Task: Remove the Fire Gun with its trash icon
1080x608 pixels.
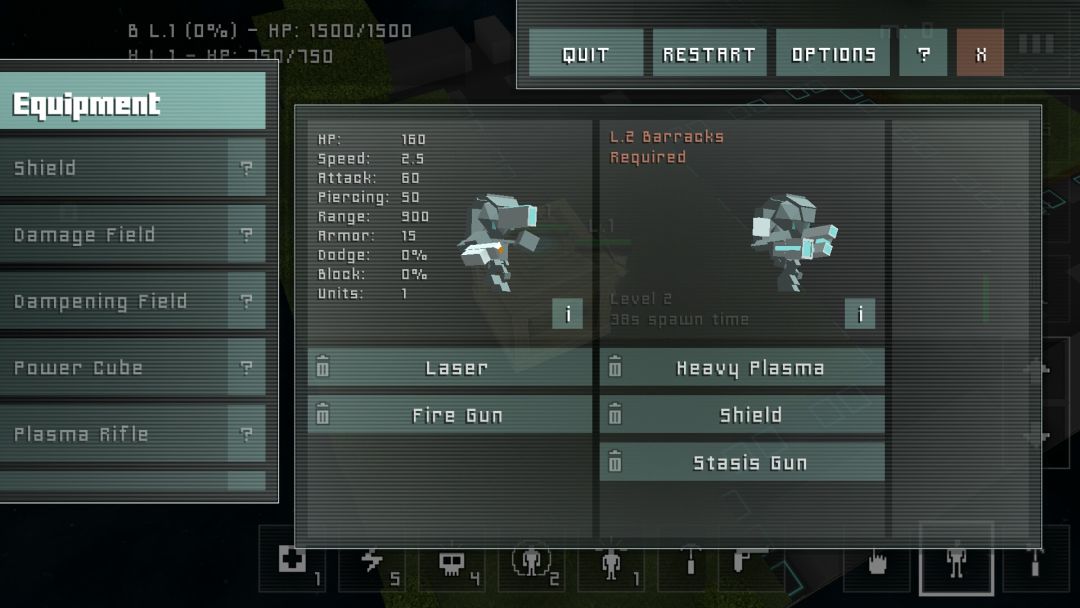Action: click(323, 415)
